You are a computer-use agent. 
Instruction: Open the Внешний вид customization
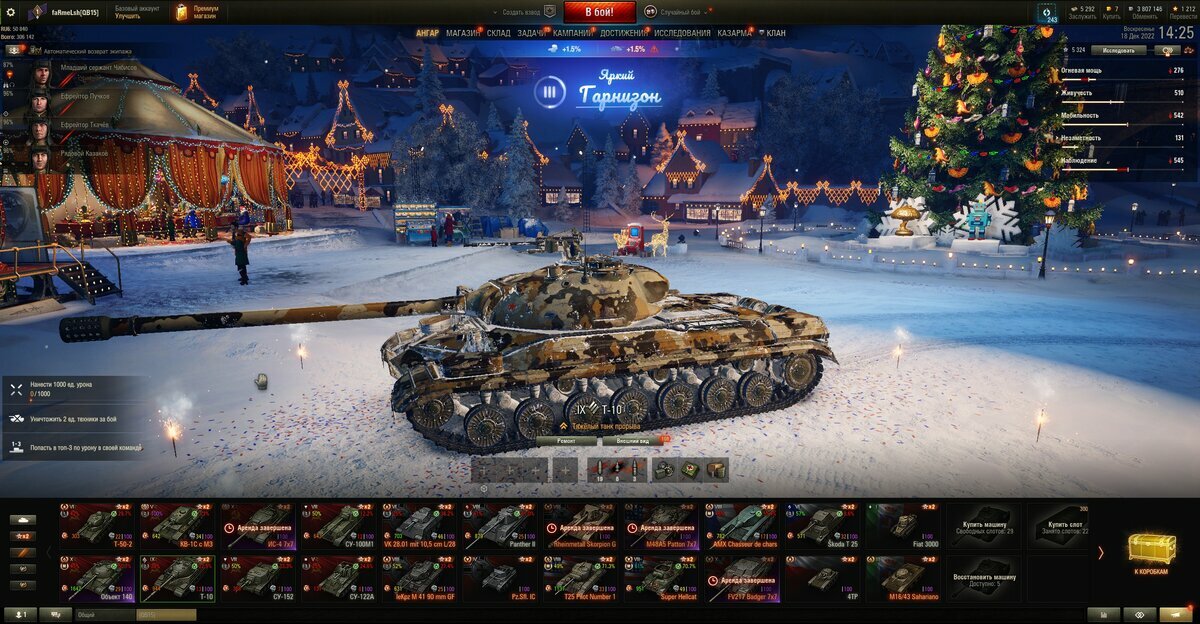pyautogui.click(x=634, y=440)
